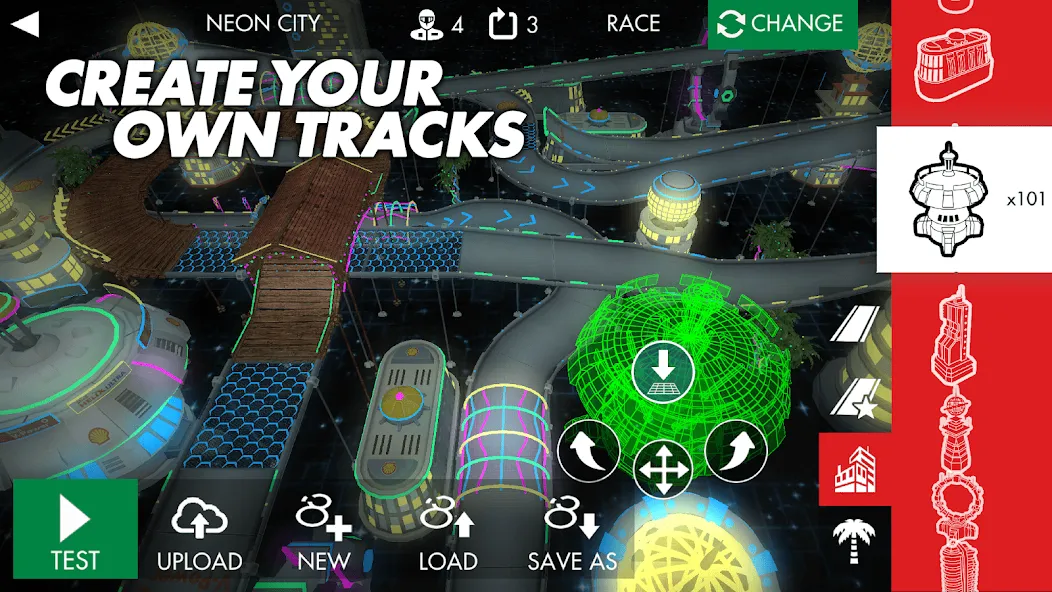1052x592 pixels.
Task: Rotate the selected piece counterclockwise
Action: pos(590,451)
